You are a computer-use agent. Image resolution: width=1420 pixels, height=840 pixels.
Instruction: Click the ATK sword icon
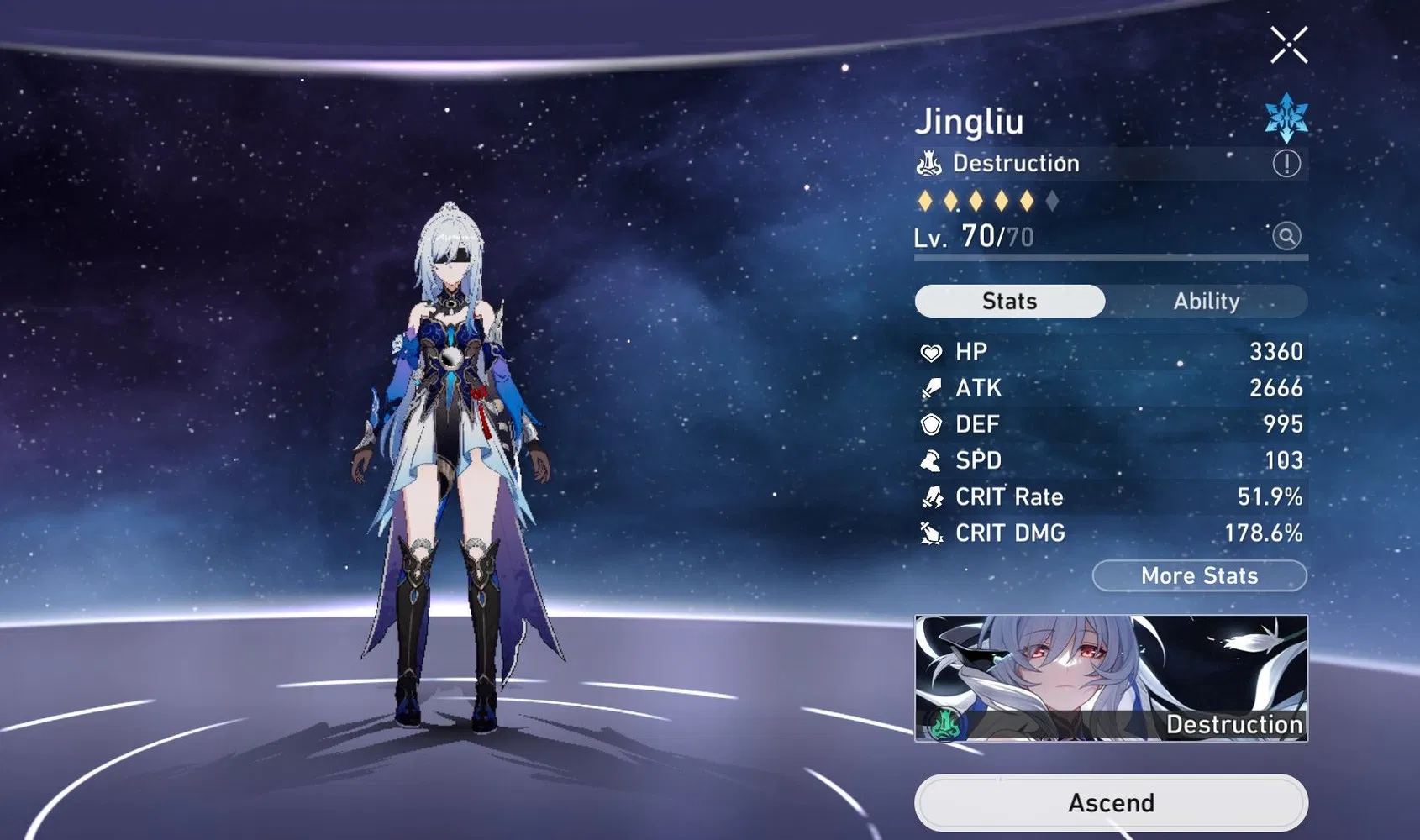[x=931, y=387]
